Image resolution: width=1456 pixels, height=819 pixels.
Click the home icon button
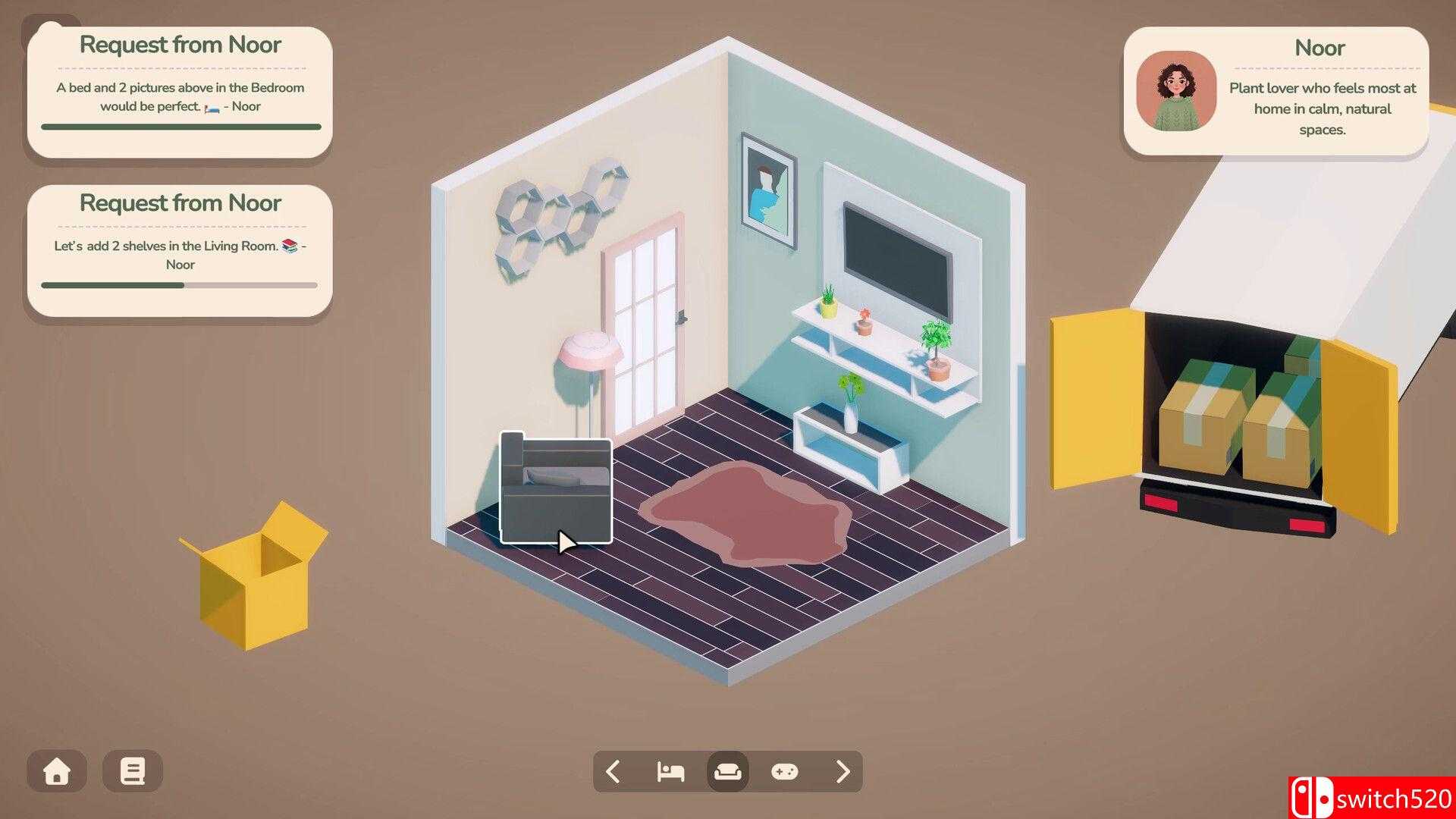57,771
